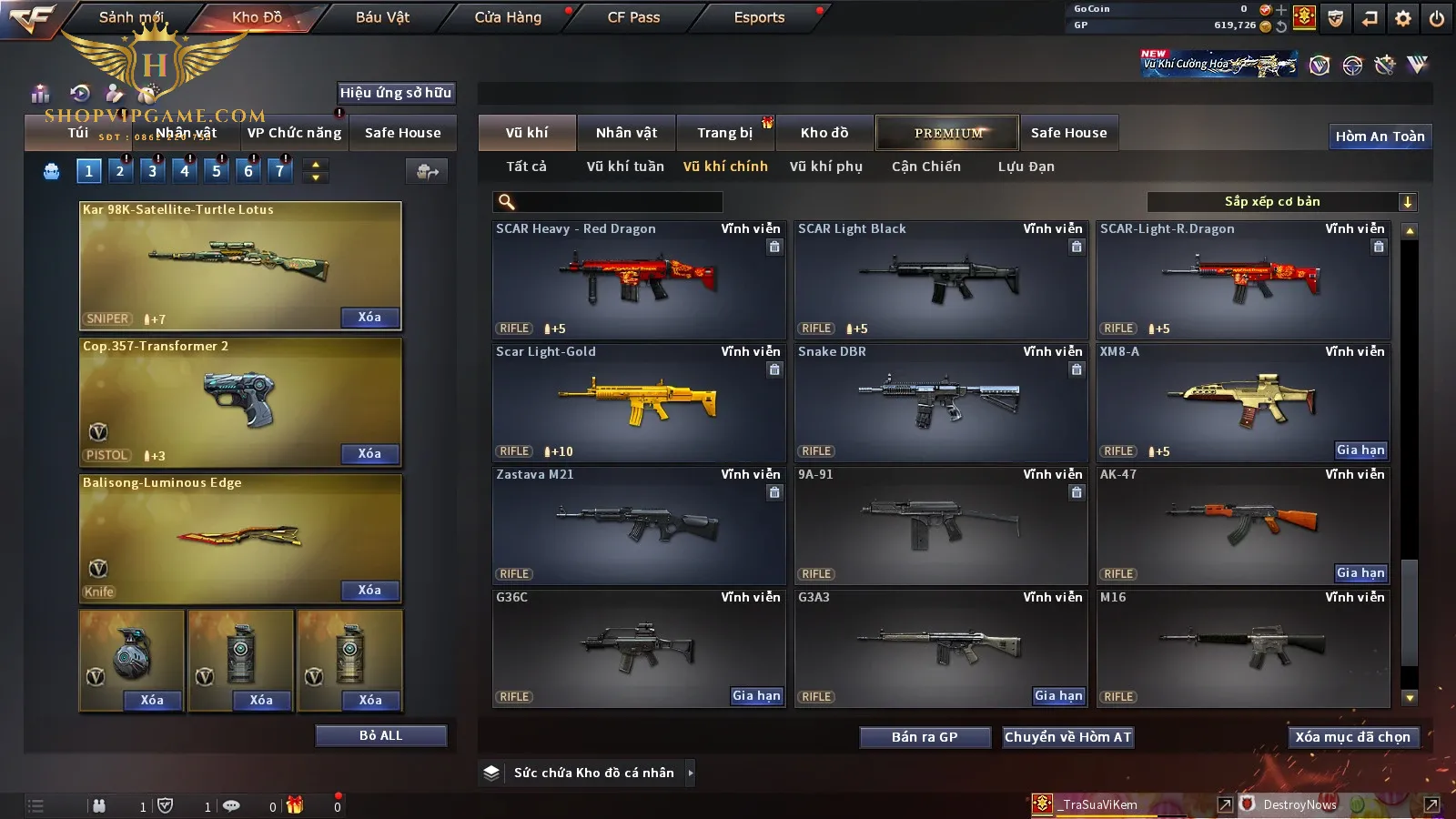Pick the Scar Light-Gold rifle
This screenshot has height=819, width=1456.
click(x=639, y=402)
